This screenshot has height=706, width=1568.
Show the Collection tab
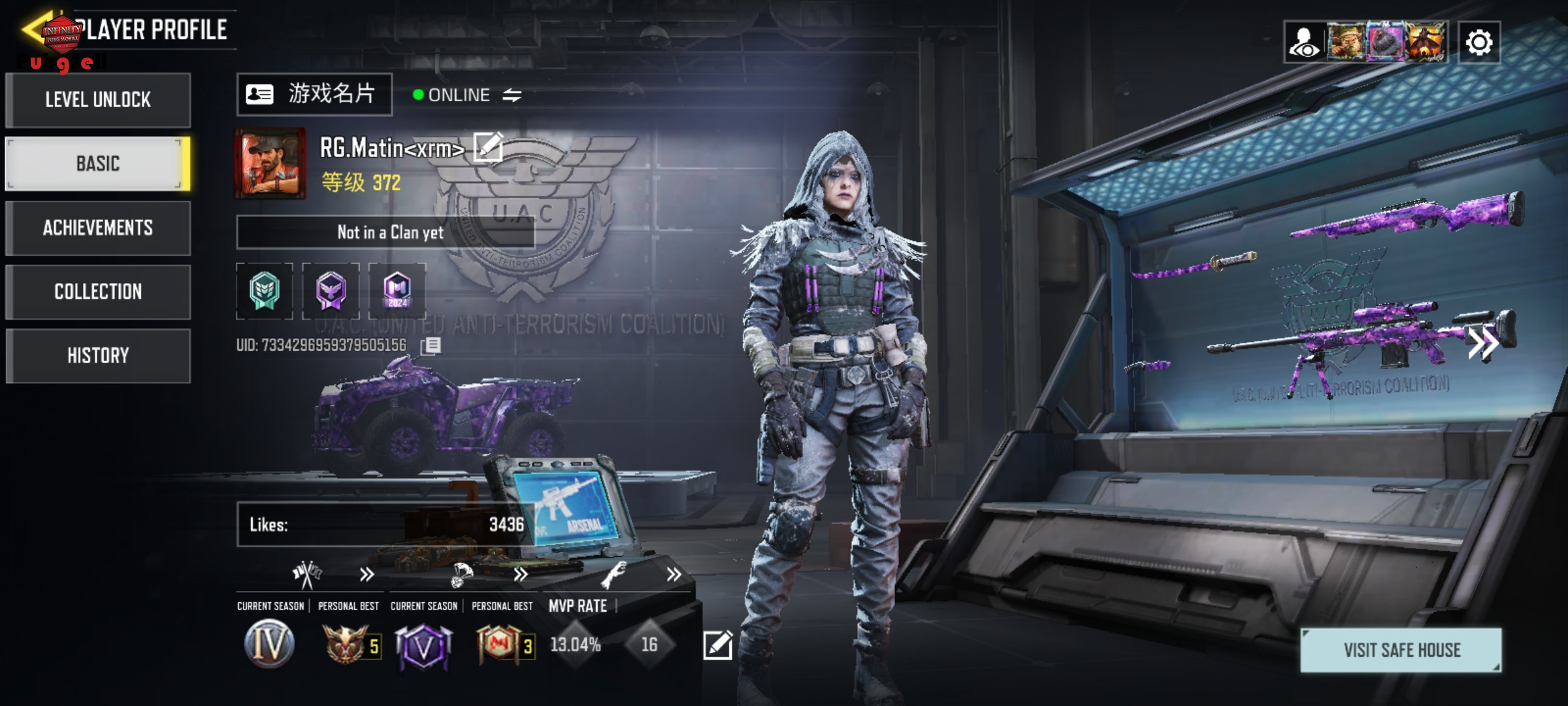tap(98, 292)
